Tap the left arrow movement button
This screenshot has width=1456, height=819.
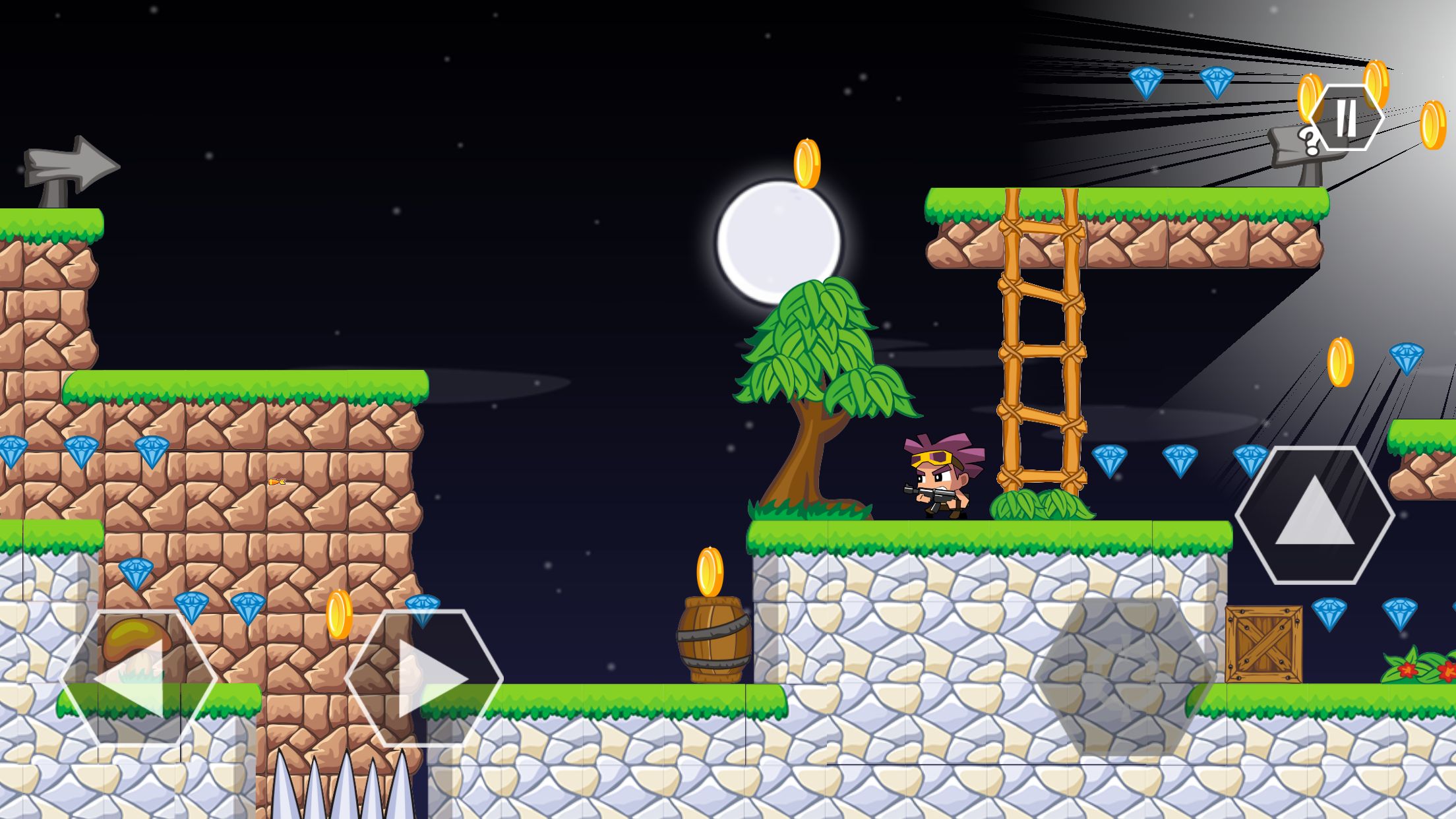pyautogui.click(x=138, y=678)
